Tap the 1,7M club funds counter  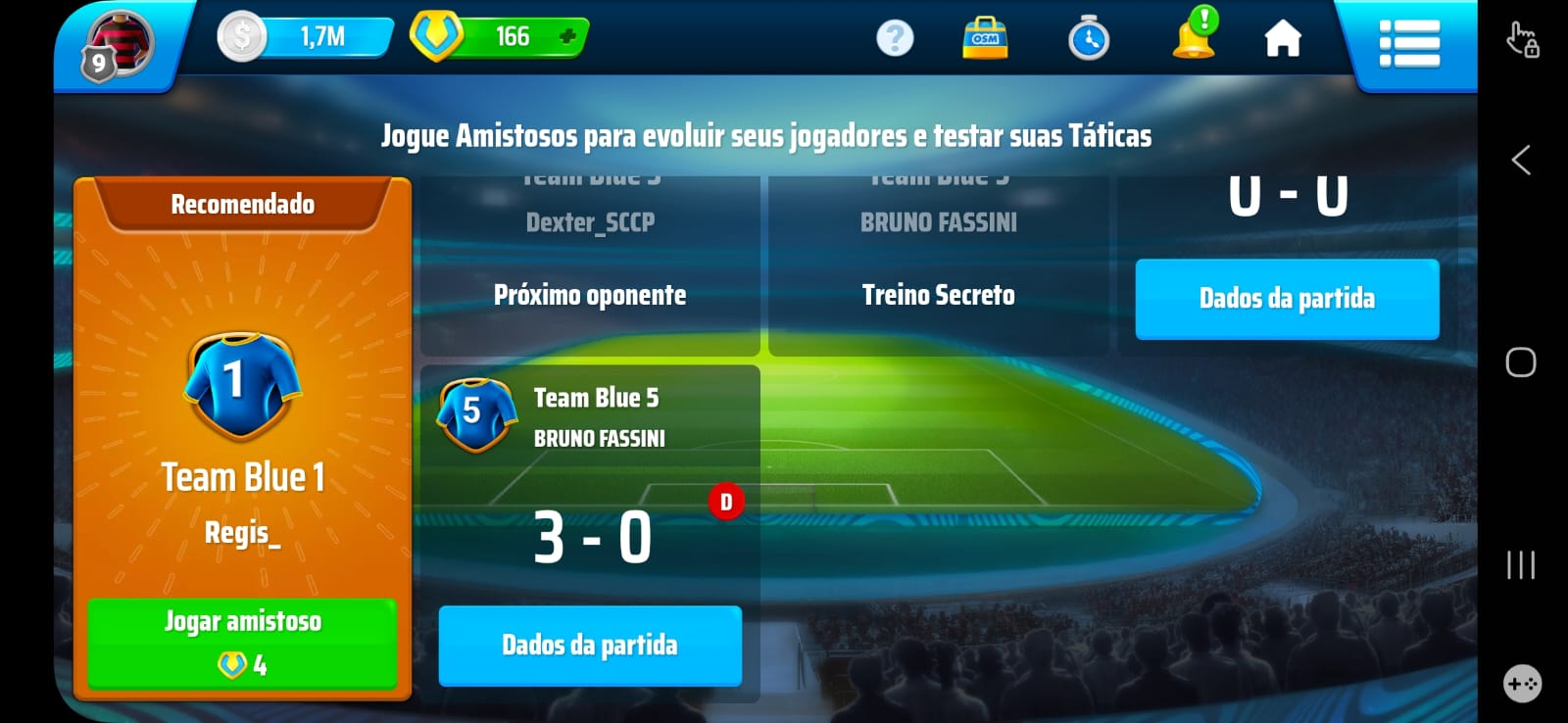(306, 37)
